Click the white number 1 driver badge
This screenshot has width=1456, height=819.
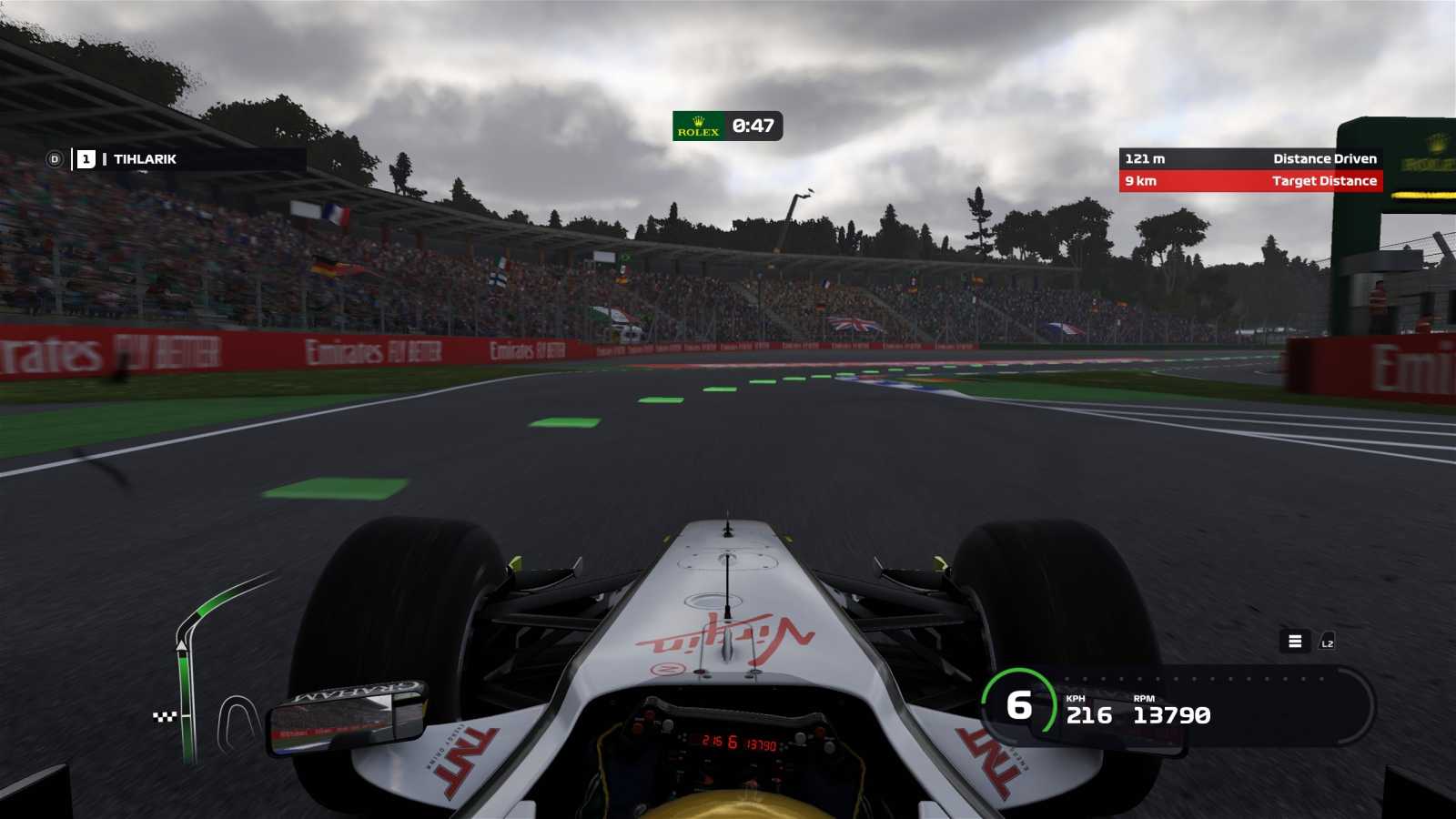pyautogui.click(x=86, y=159)
